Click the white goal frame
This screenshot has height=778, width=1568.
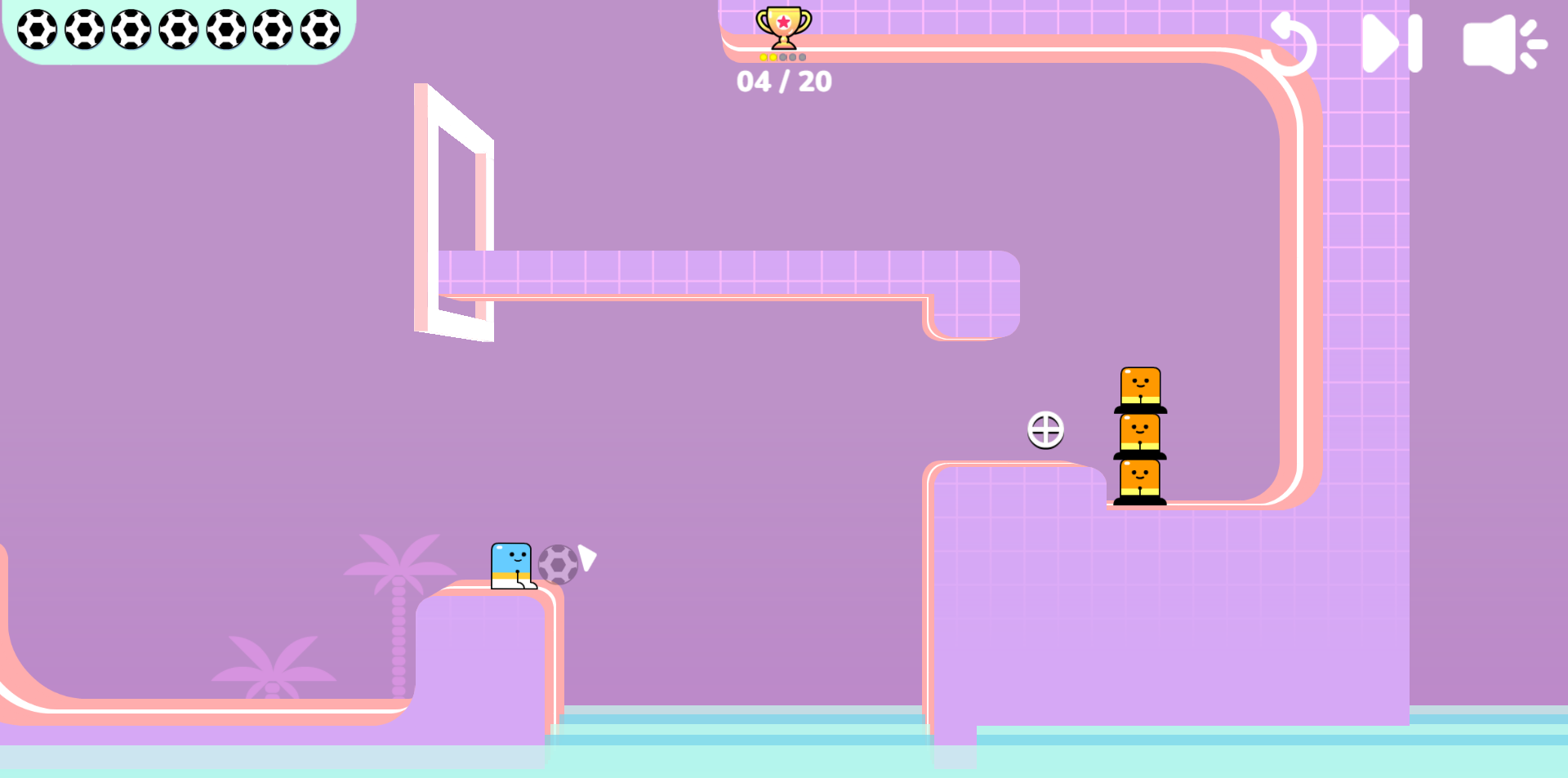[453, 212]
